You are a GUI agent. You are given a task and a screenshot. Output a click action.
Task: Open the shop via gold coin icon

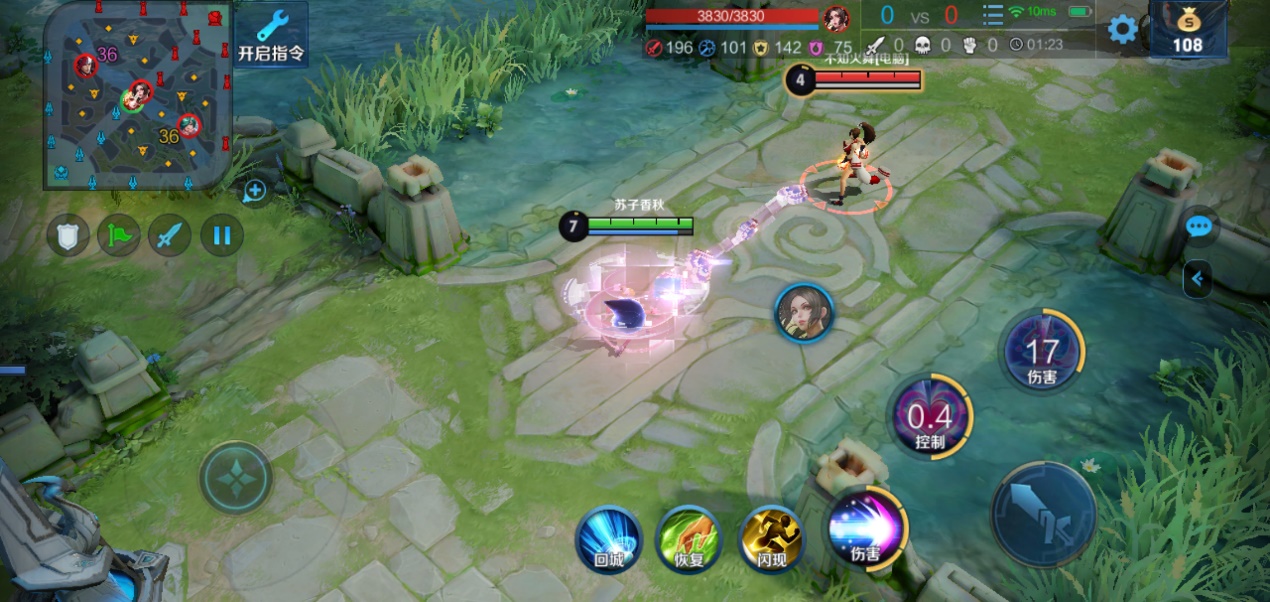1188,29
